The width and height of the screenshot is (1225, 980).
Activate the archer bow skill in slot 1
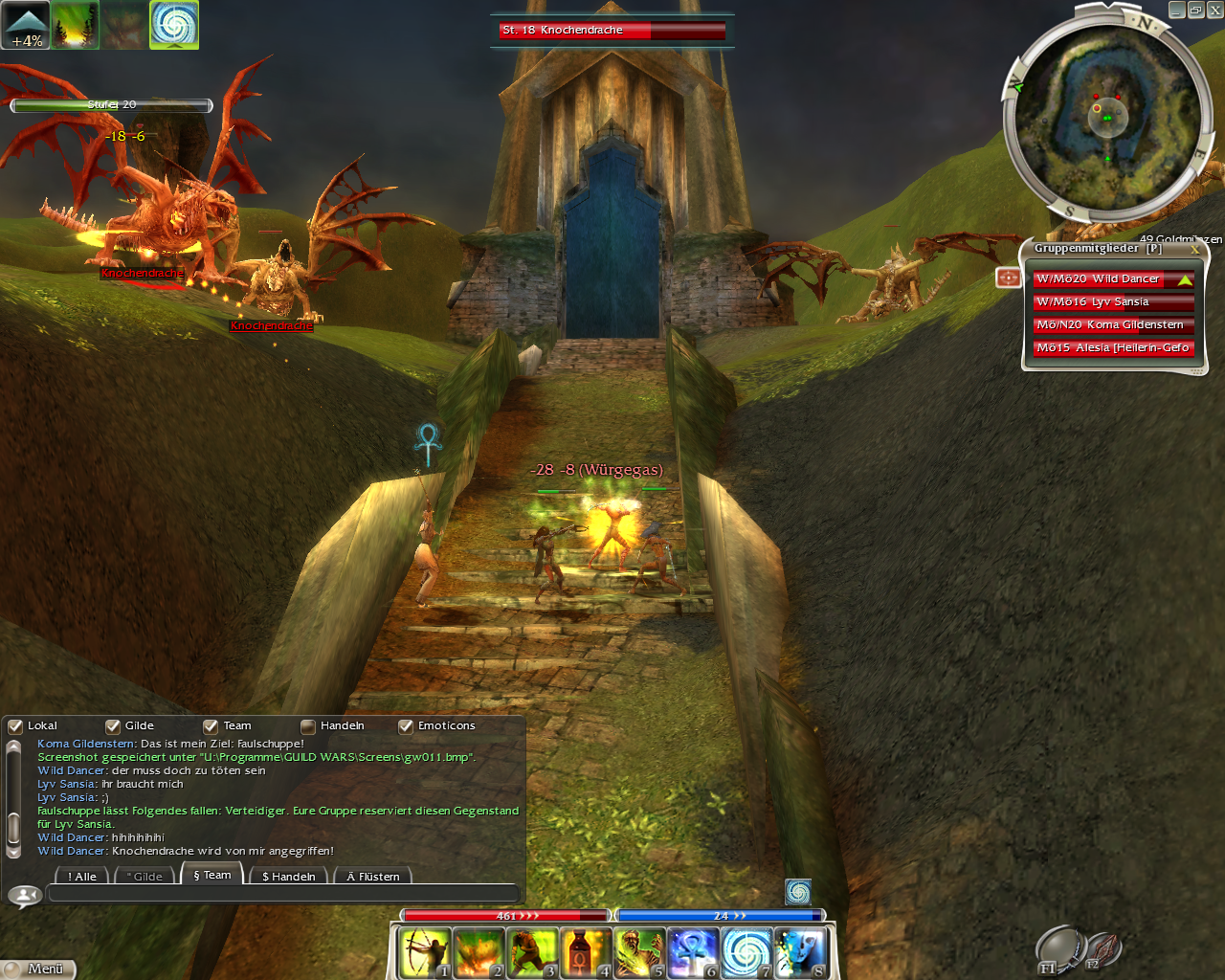point(424,953)
